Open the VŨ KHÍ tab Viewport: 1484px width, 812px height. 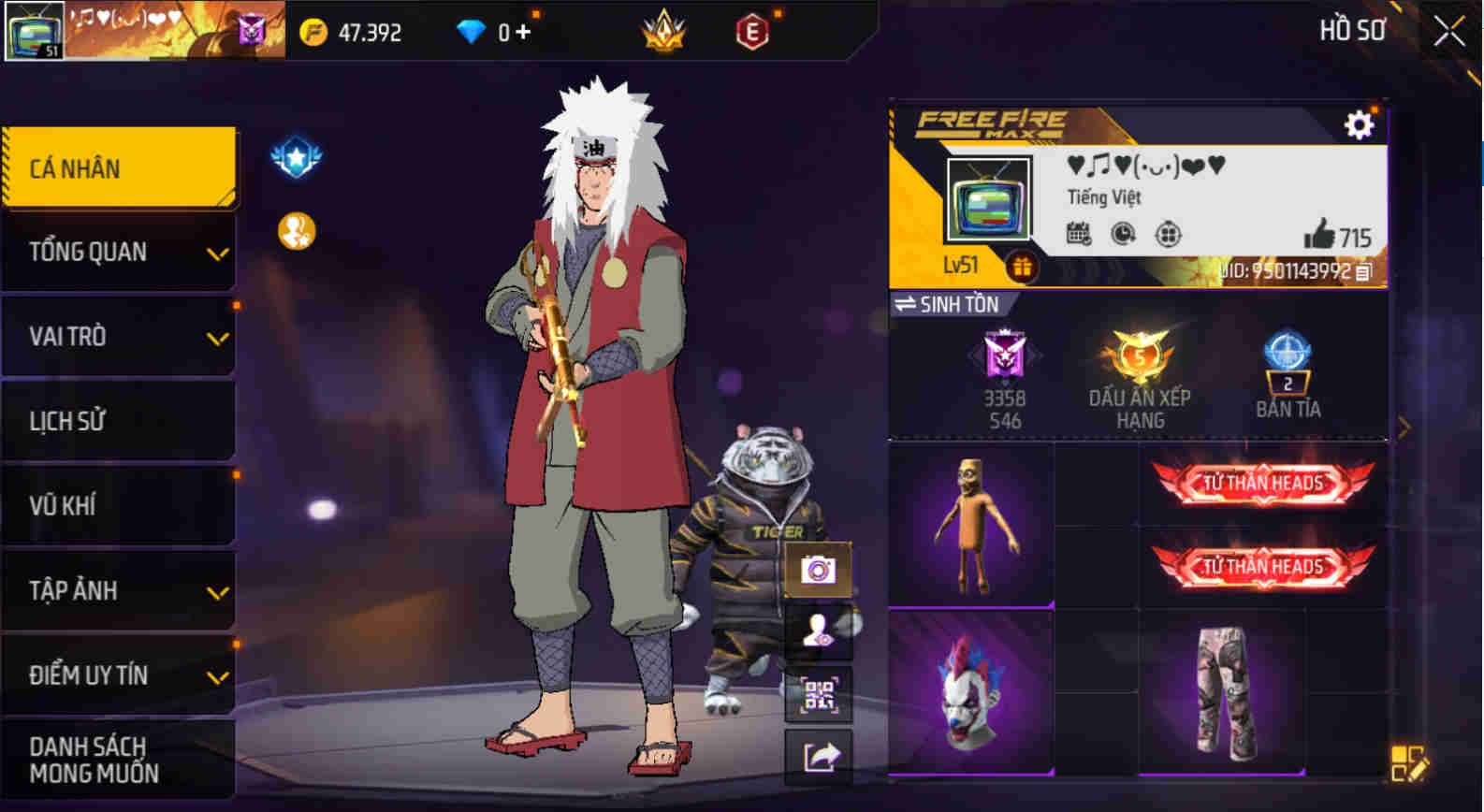pyautogui.click(x=119, y=506)
